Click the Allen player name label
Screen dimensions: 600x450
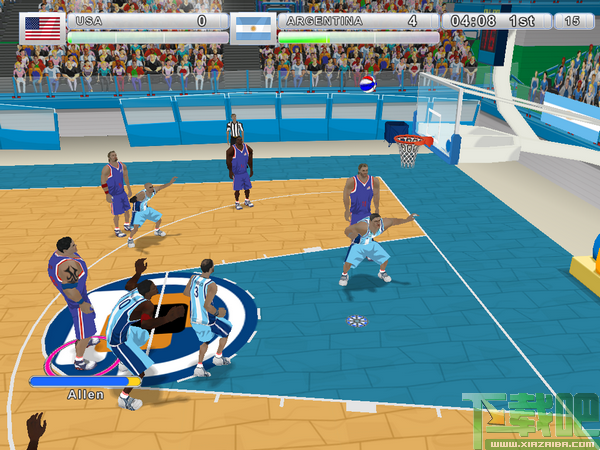pyautogui.click(x=85, y=395)
